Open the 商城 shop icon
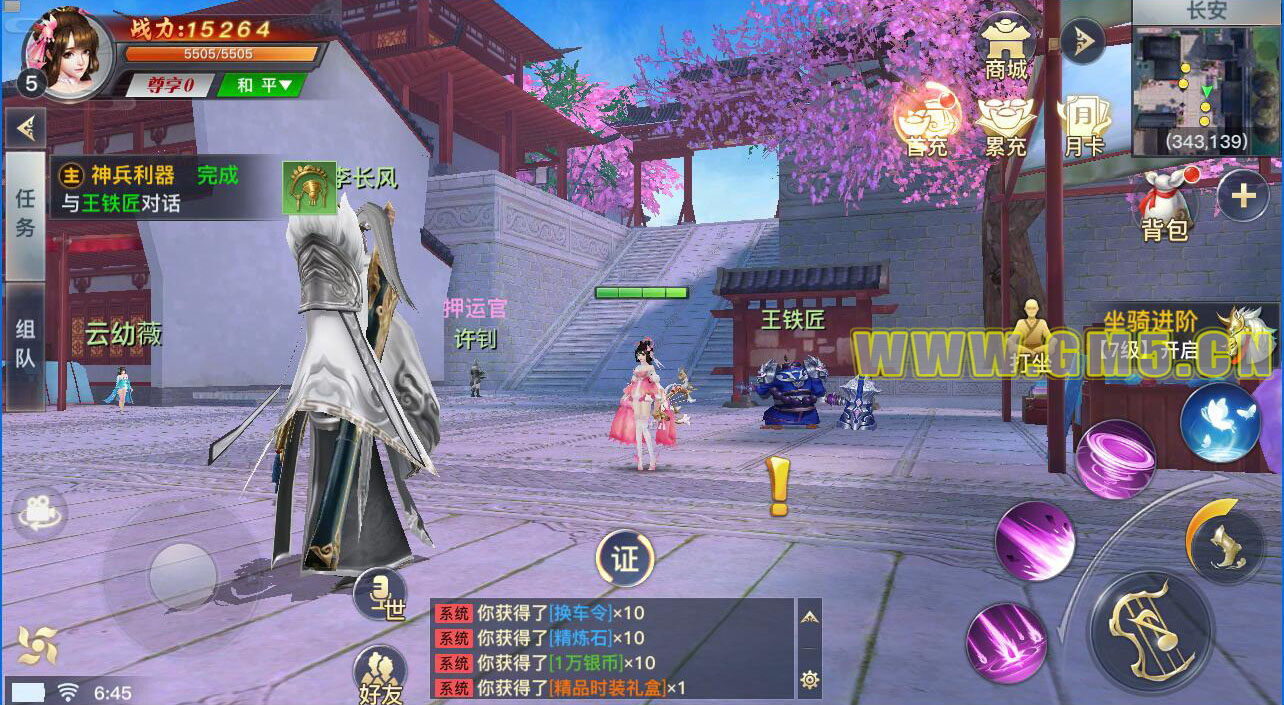Screen dimensions: 1284x705 (x=1006, y=46)
